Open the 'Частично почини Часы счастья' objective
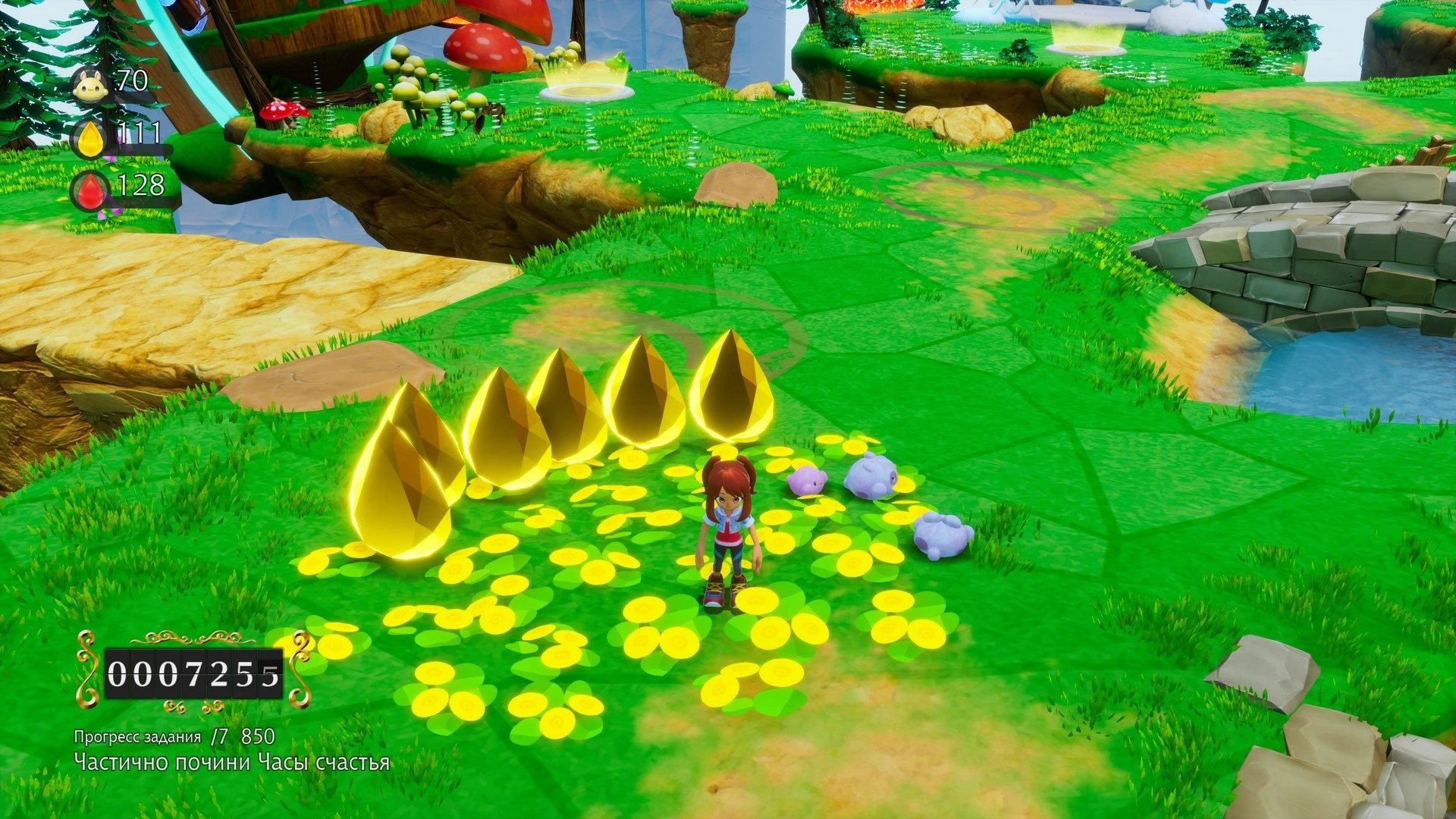 (232, 762)
